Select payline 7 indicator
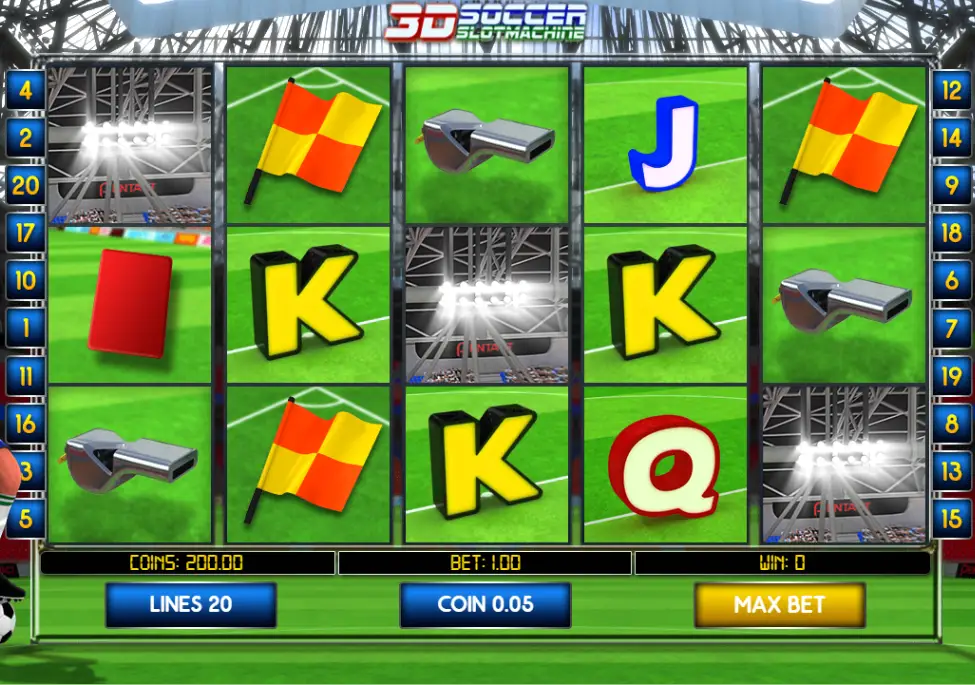 951,328
